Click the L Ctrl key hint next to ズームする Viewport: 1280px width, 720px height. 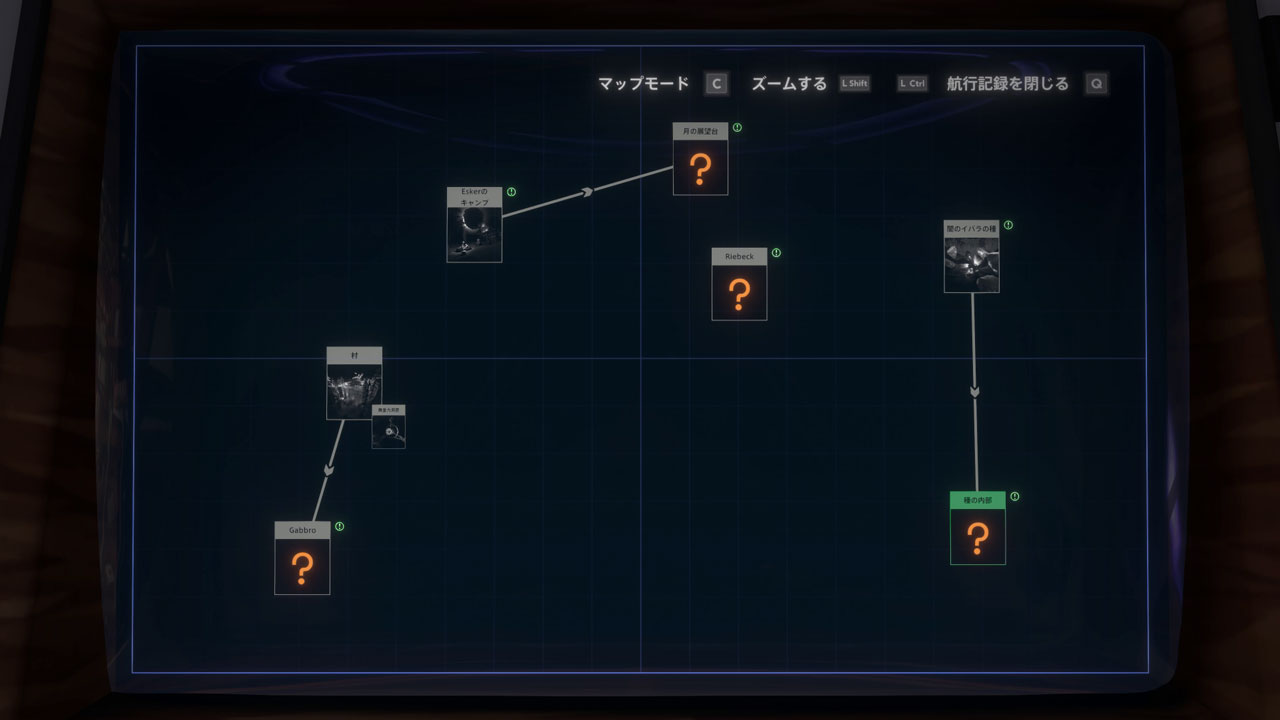(x=911, y=84)
